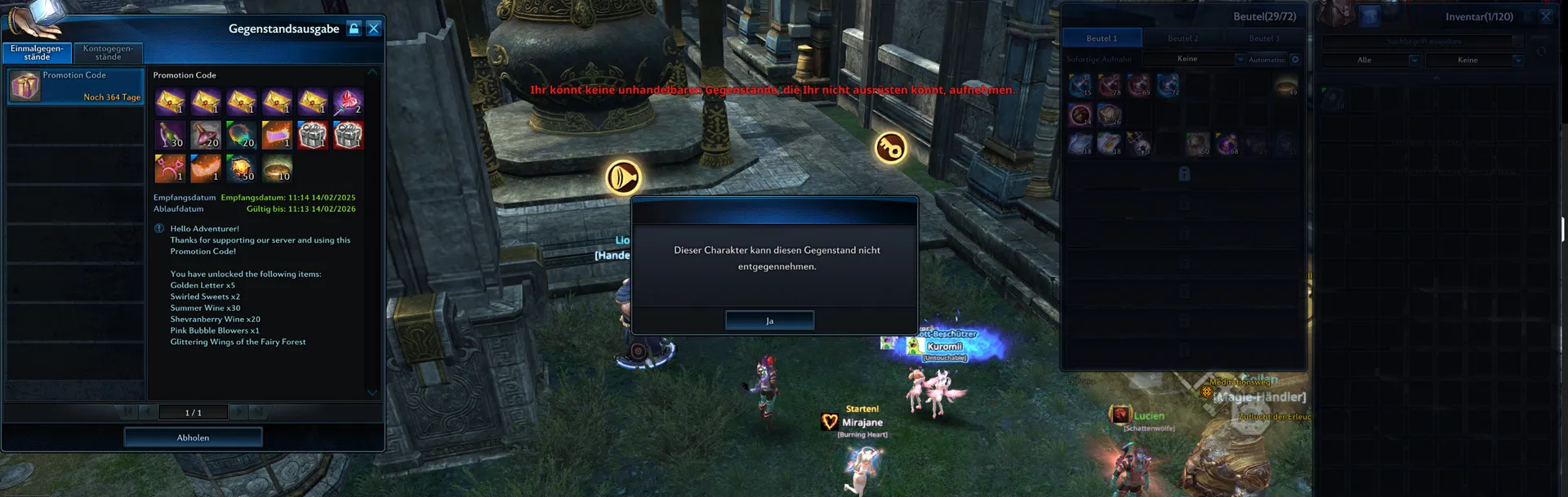Open the Beutel 2 bag tab

click(x=1183, y=38)
